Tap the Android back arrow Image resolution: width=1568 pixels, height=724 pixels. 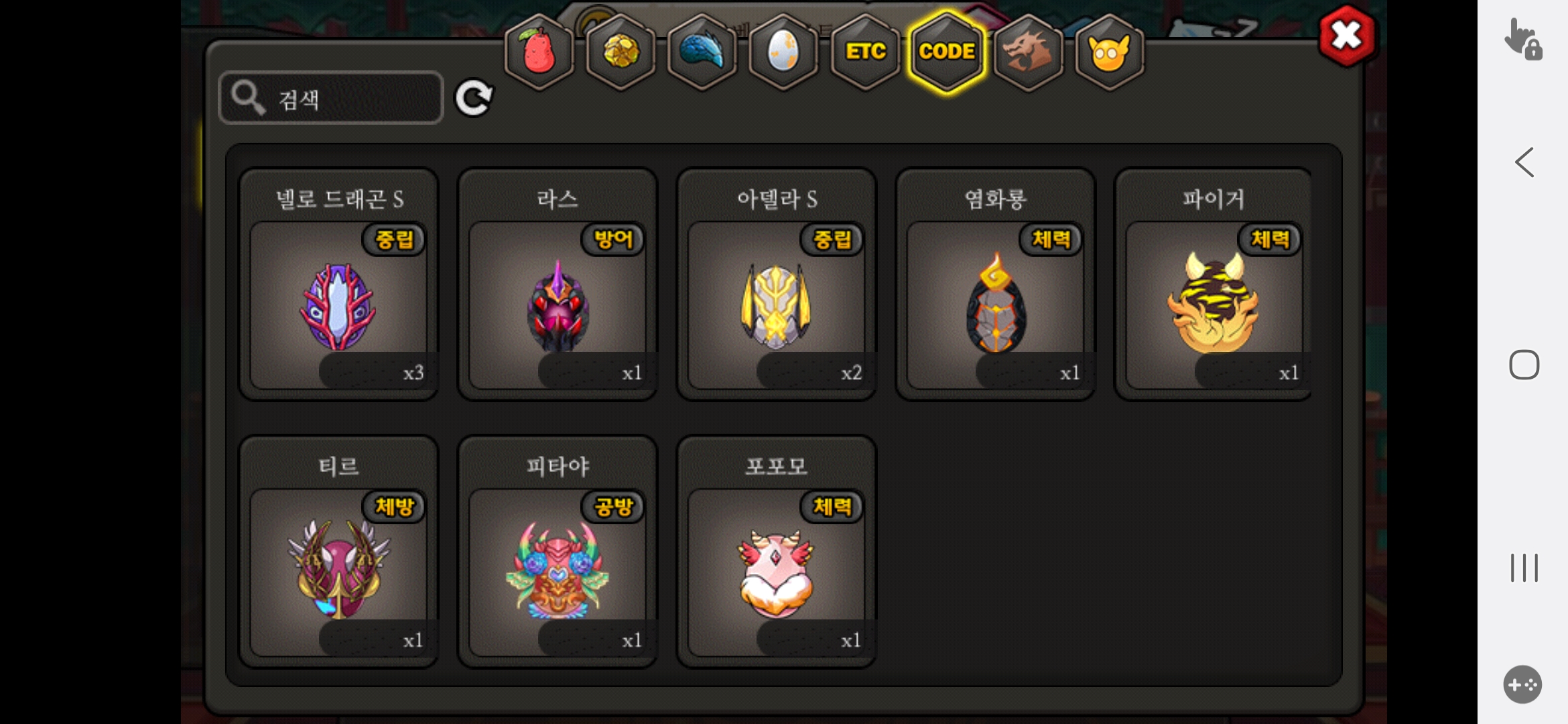click(x=1524, y=162)
